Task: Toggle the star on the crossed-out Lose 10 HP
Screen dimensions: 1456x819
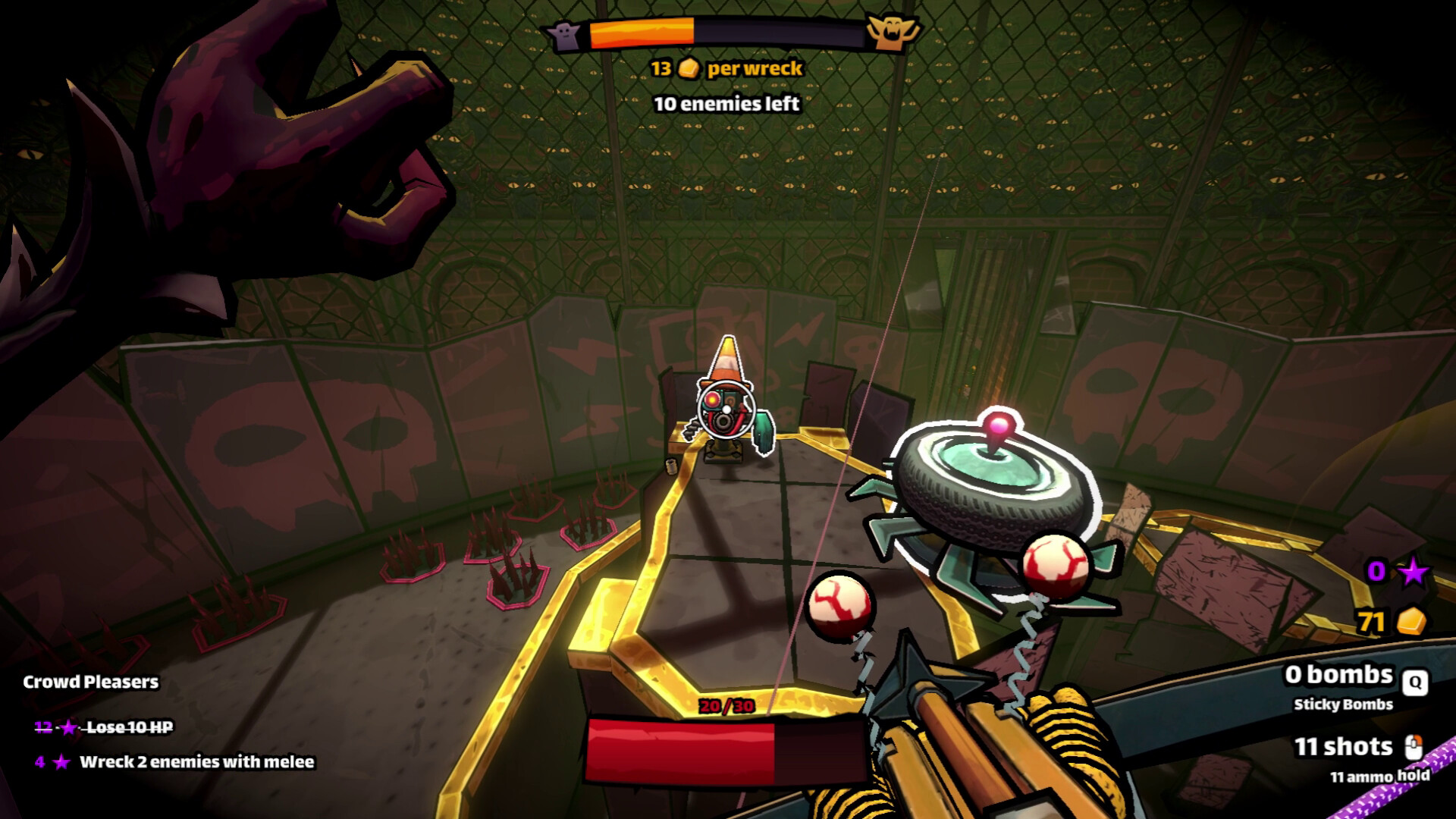Action: pyautogui.click(x=69, y=729)
